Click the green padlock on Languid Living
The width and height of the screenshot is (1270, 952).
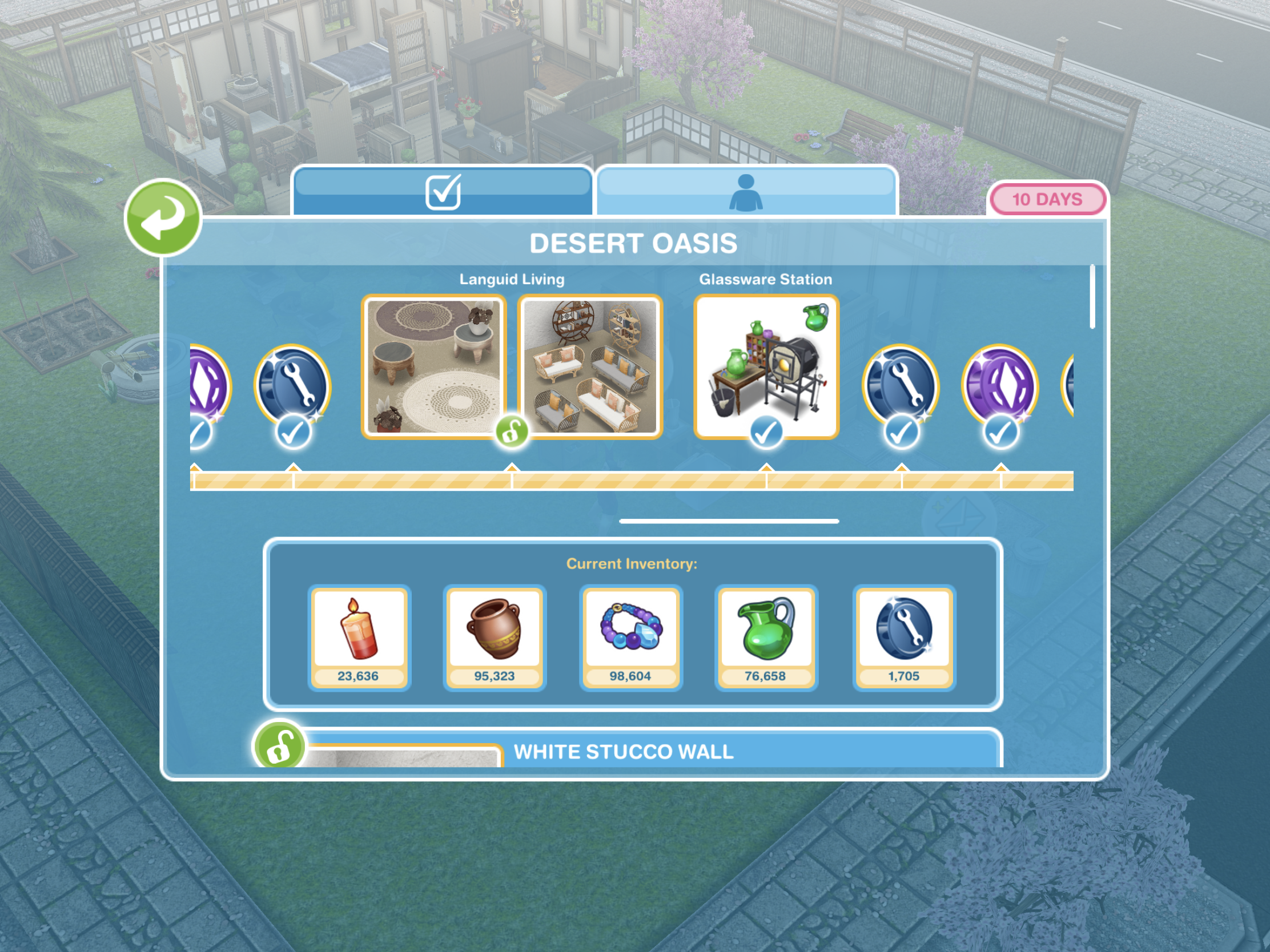coord(512,431)
